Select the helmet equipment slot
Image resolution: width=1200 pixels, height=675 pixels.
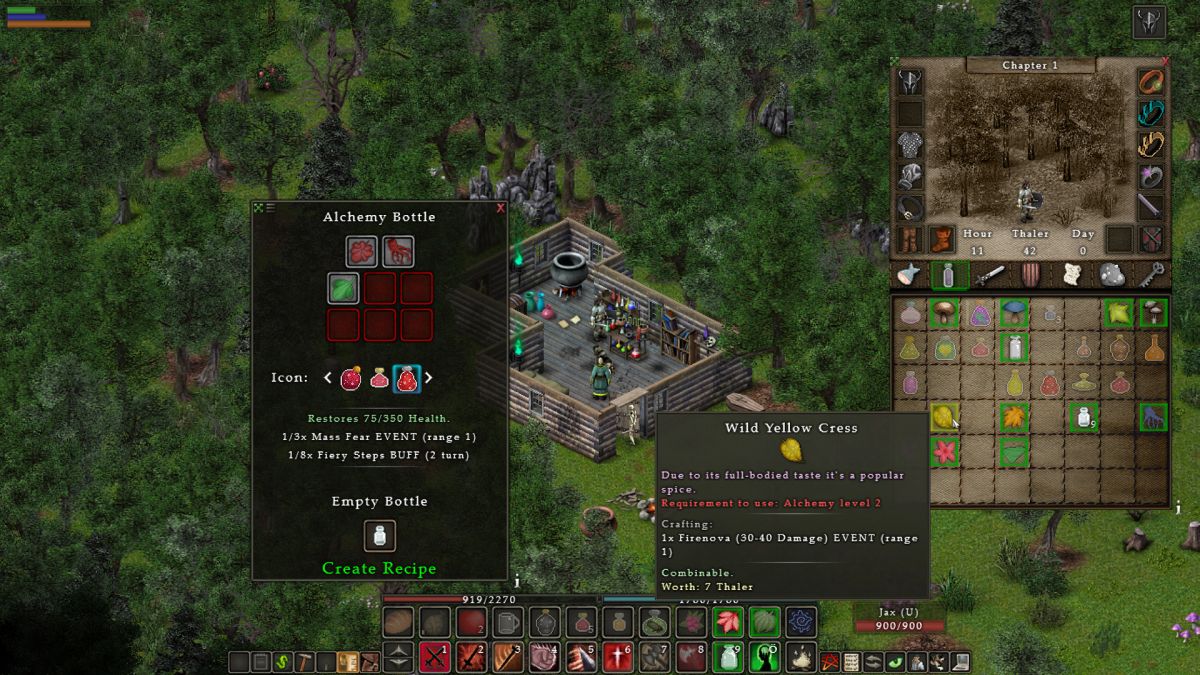910,82
